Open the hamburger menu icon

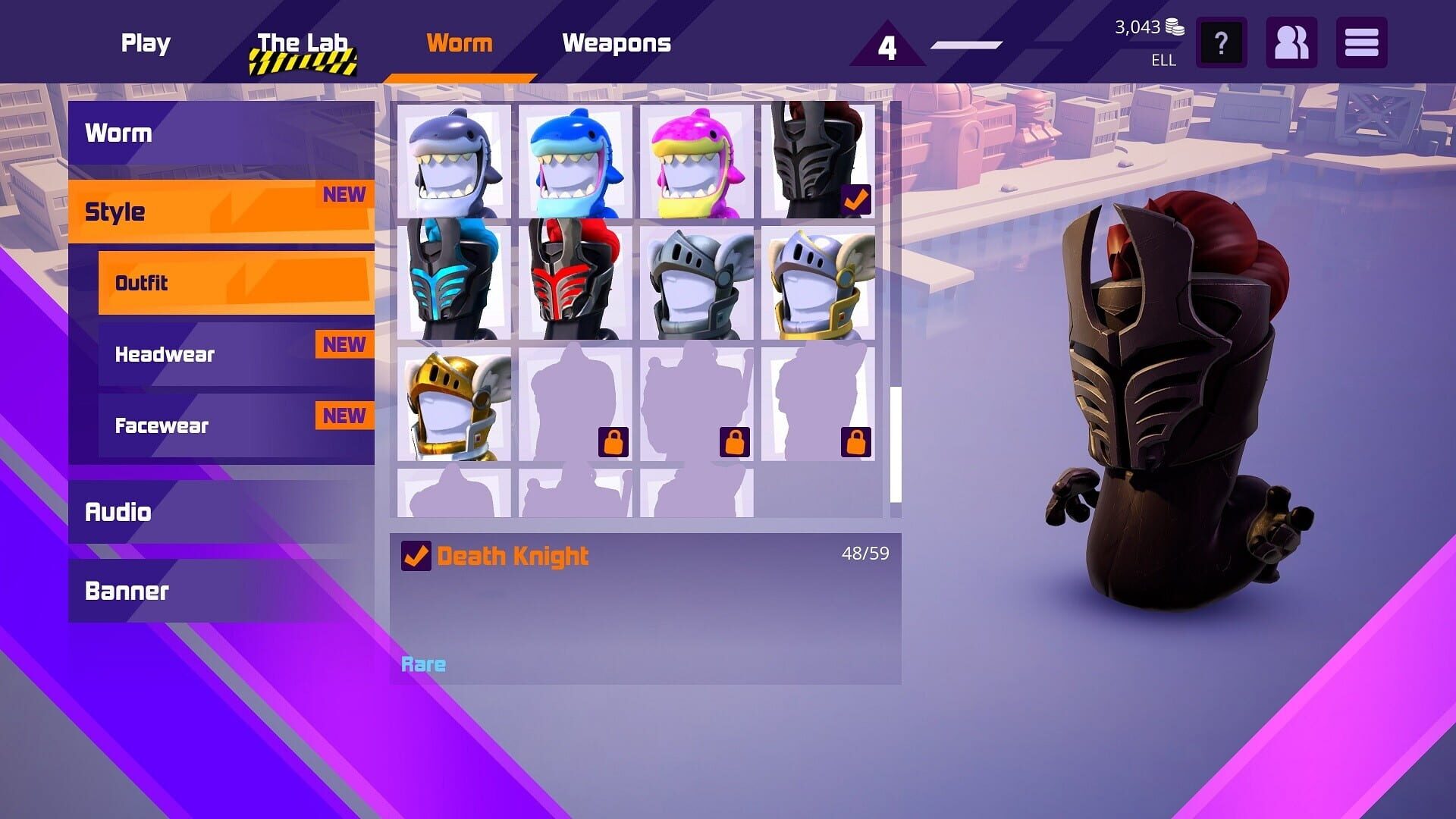[1361, 43]
